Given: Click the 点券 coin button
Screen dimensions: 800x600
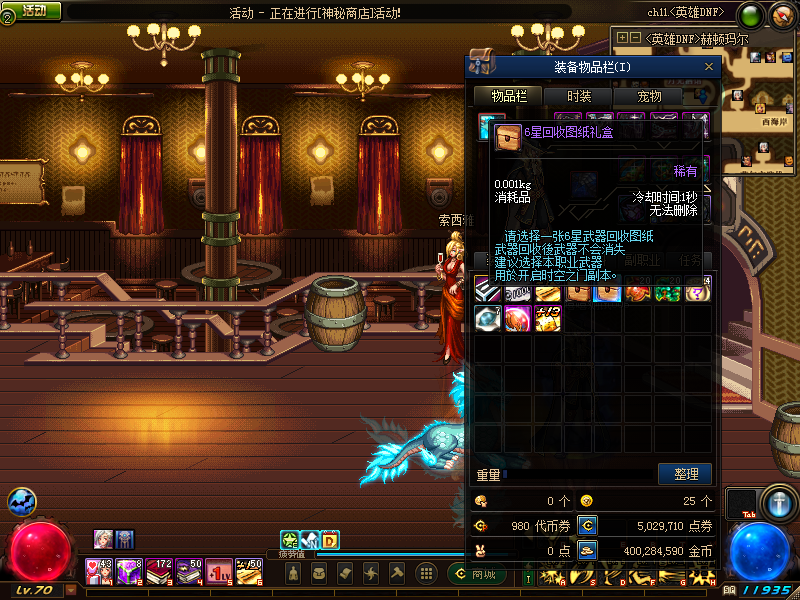Looking at the screenshot, I should (588, 524).
